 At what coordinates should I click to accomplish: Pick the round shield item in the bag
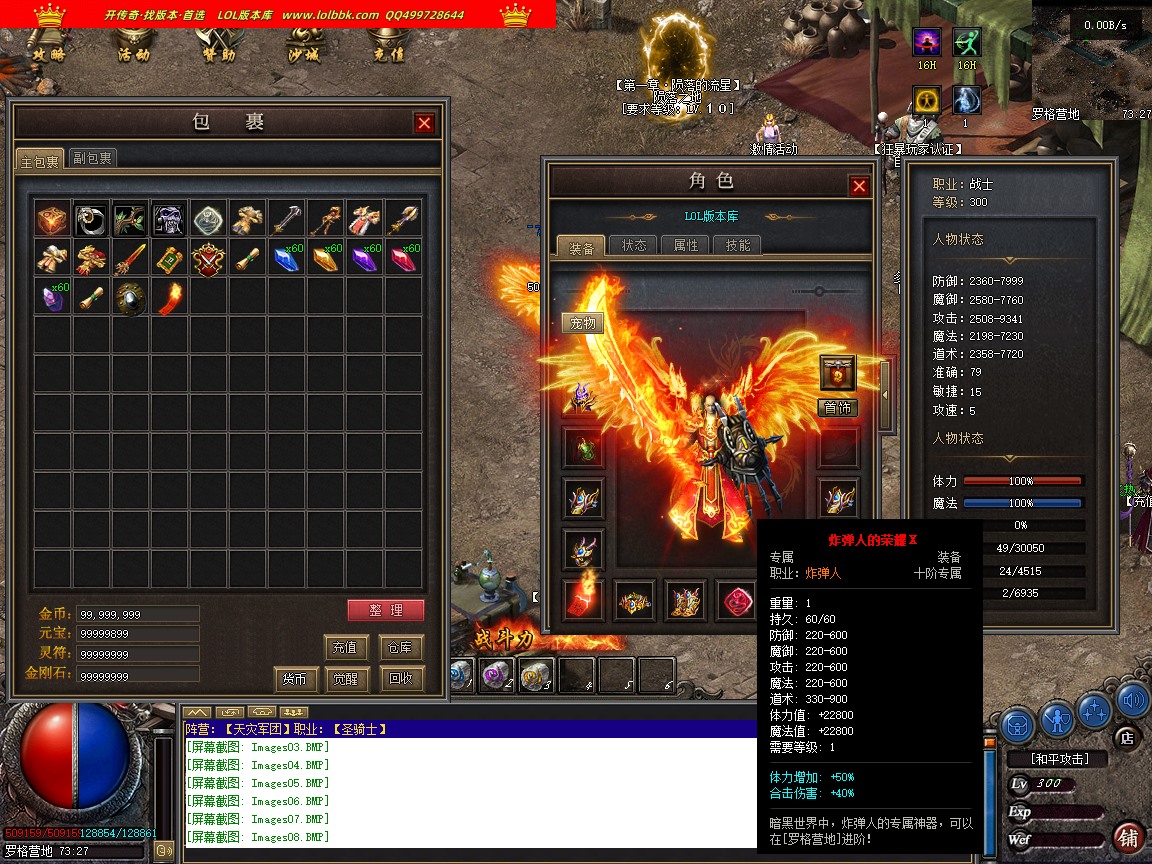(x=130, y=297)
